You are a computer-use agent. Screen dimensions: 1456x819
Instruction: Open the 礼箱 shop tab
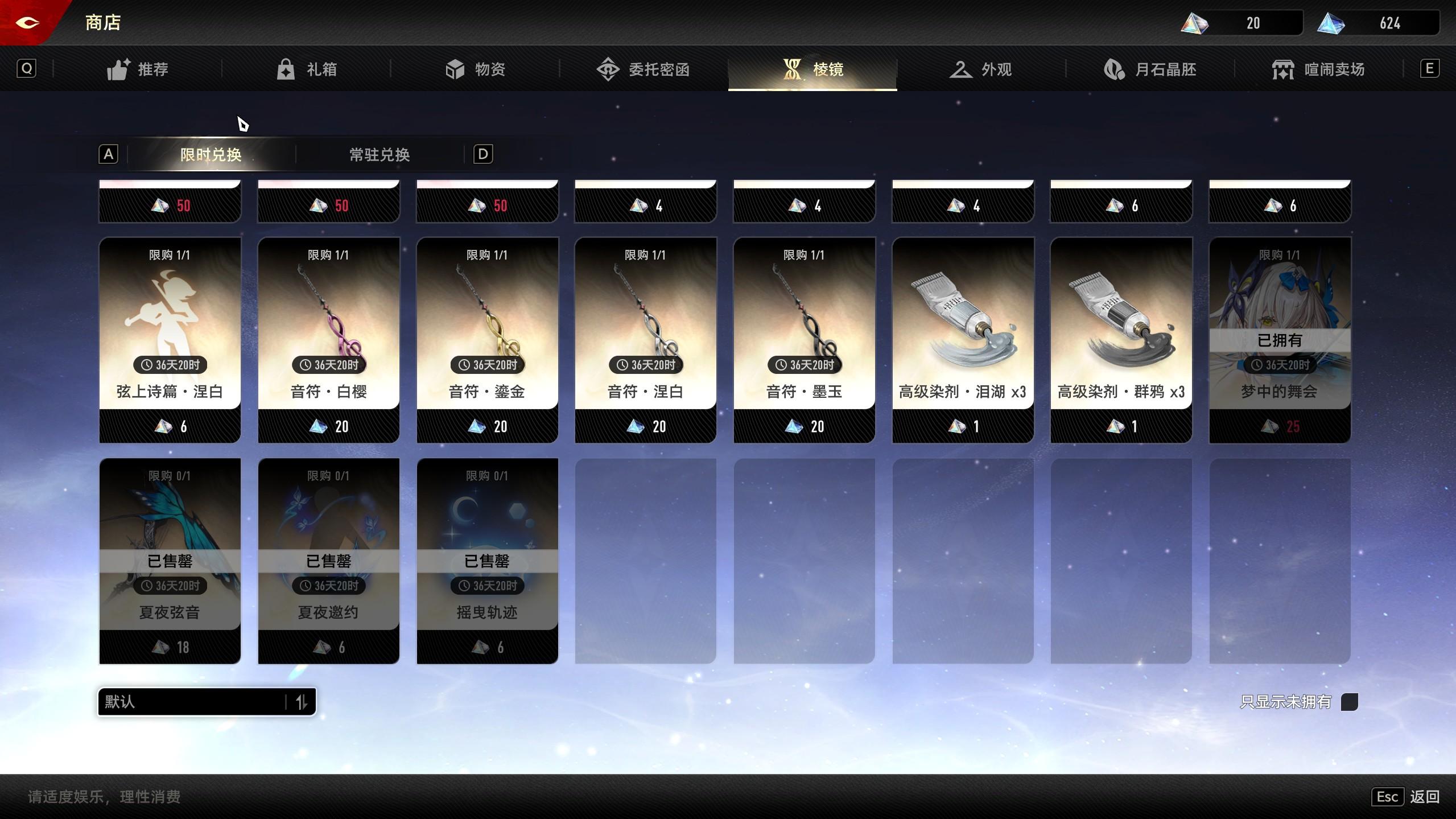click(307, 69)
